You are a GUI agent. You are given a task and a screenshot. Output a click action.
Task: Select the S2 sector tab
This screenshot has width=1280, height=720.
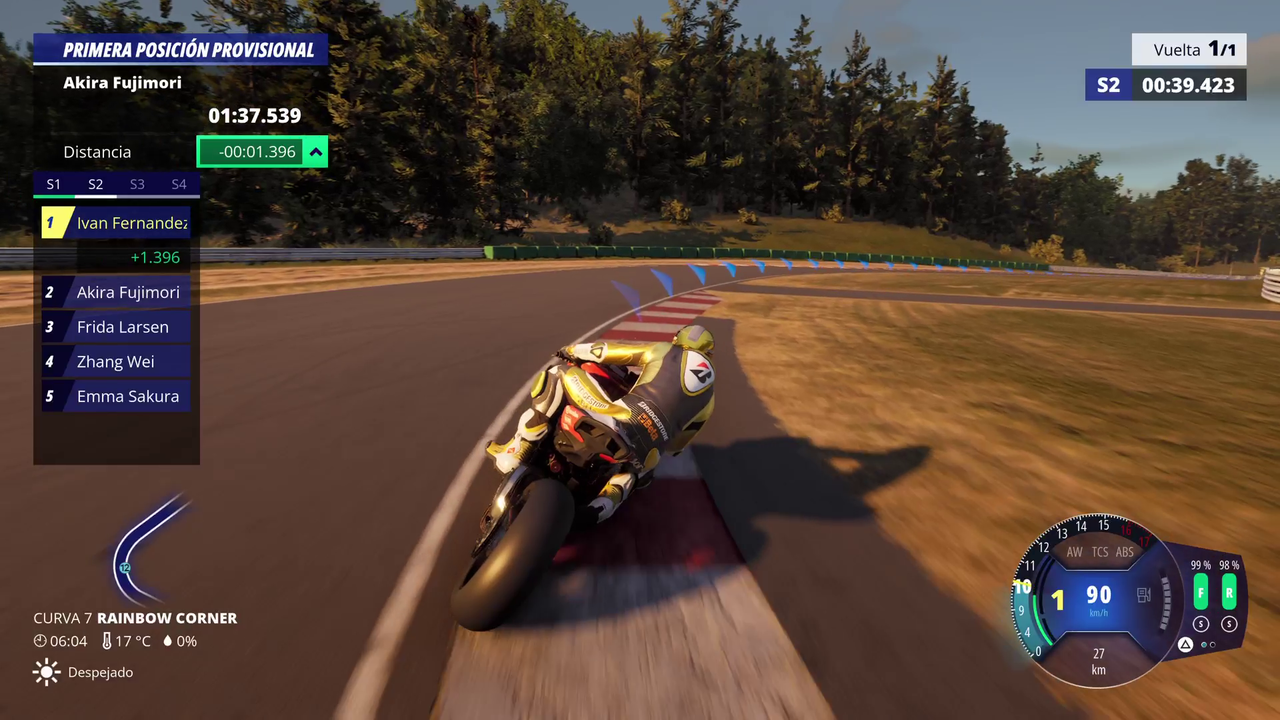(96, 184)
